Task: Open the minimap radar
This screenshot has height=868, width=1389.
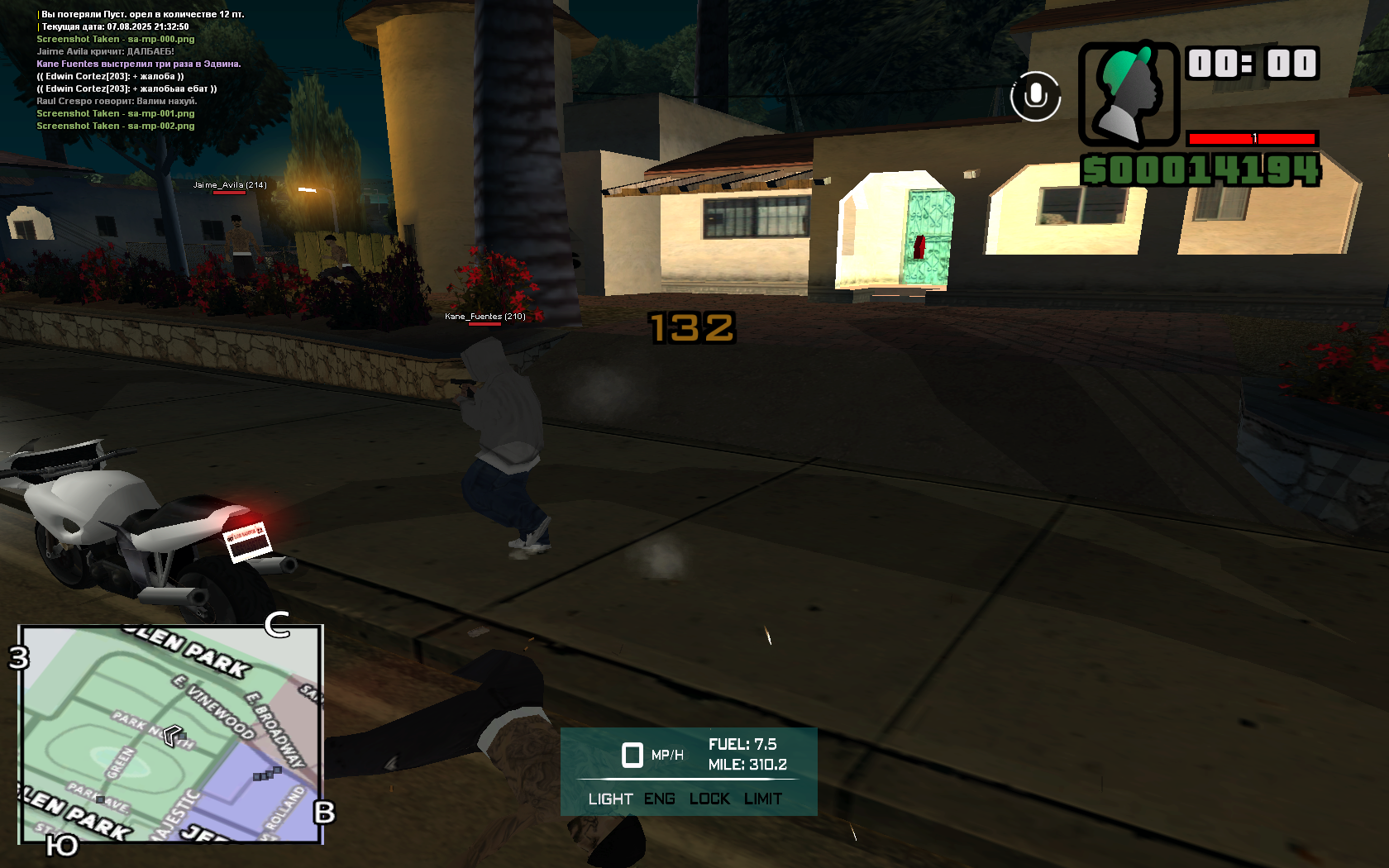Action: (170, 734)
